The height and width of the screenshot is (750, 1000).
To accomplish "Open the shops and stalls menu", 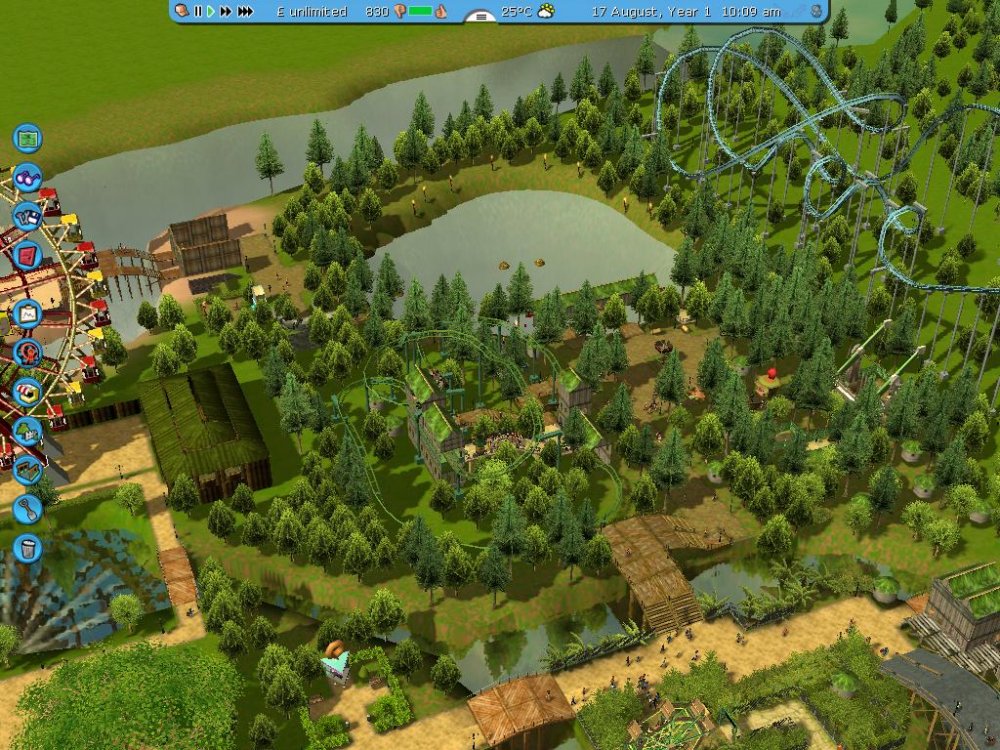I will click(x=27, y=391).
